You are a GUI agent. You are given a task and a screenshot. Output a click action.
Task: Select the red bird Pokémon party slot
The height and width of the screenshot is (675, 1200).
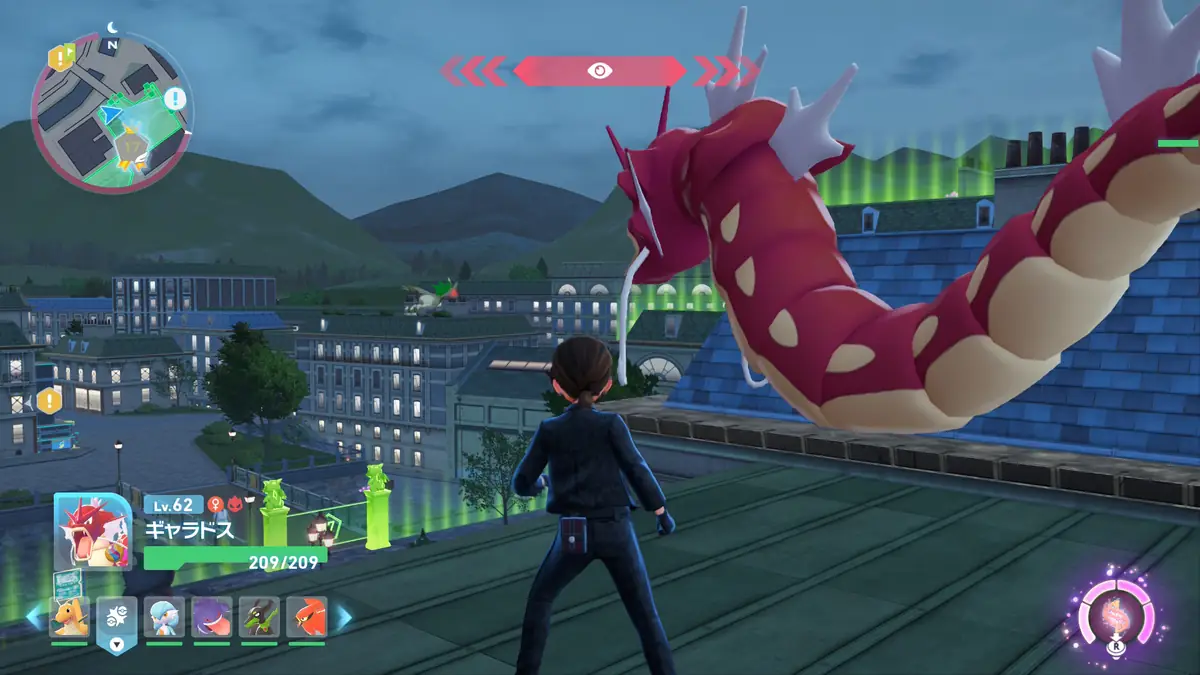pyautogui.click(x=306, y=617)
